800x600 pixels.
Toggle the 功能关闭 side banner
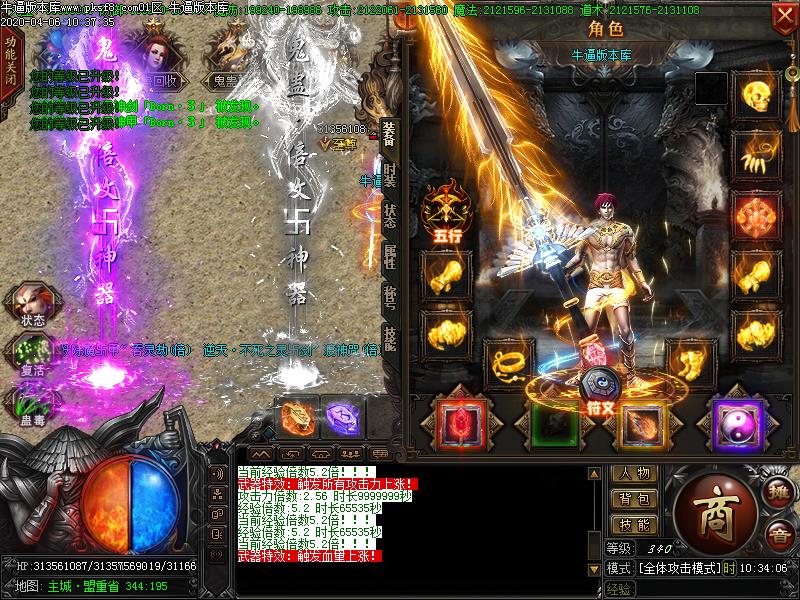(10, 62)
